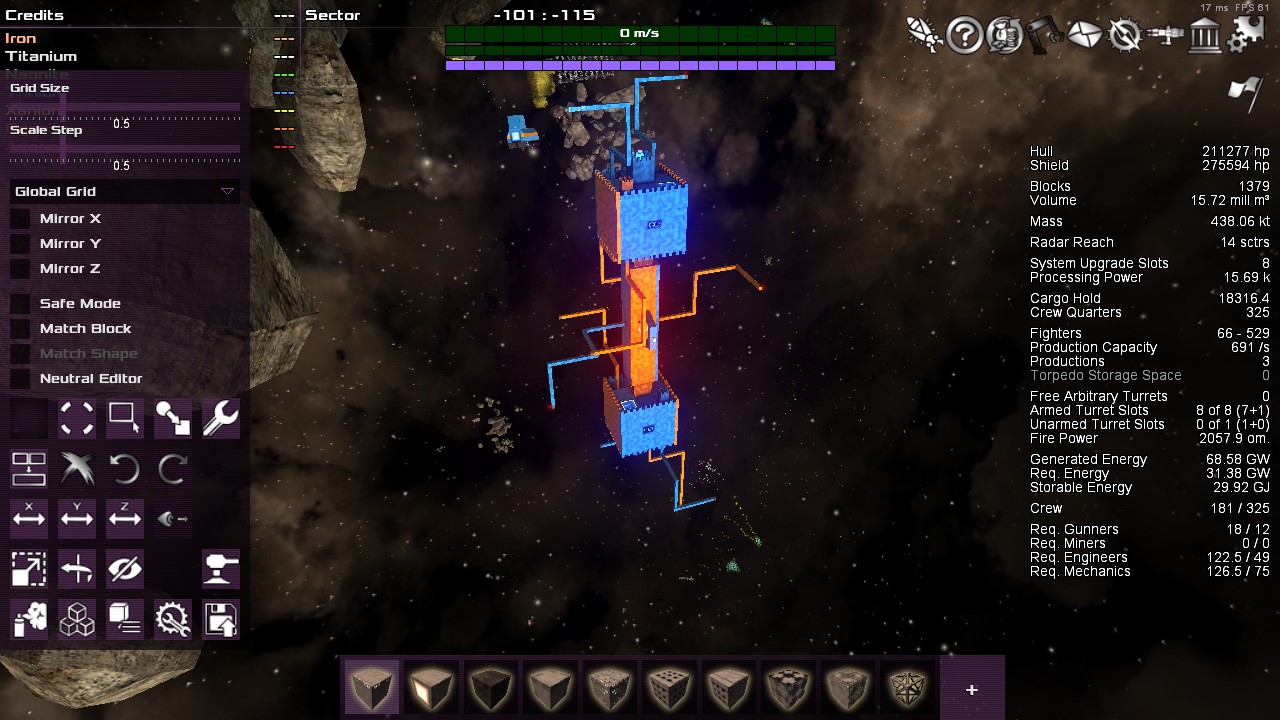Select the lattice framework block in hotbar
This screenshot has height=720, width=1280.
[x=909, y=687]
